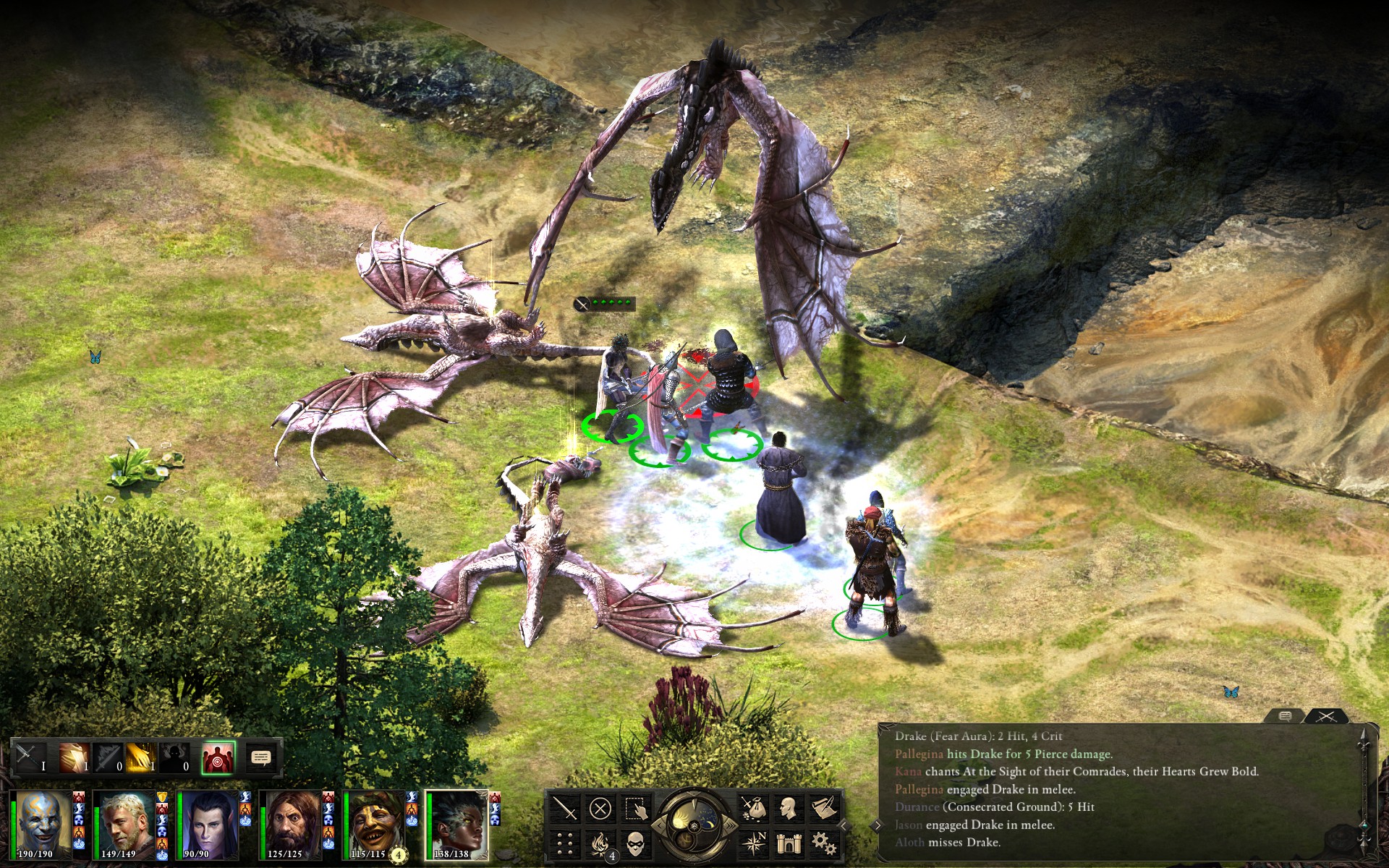The image size is (1389, 868).
Task: Toggle stealth mode with the masked face
Action: click(635, 843)
